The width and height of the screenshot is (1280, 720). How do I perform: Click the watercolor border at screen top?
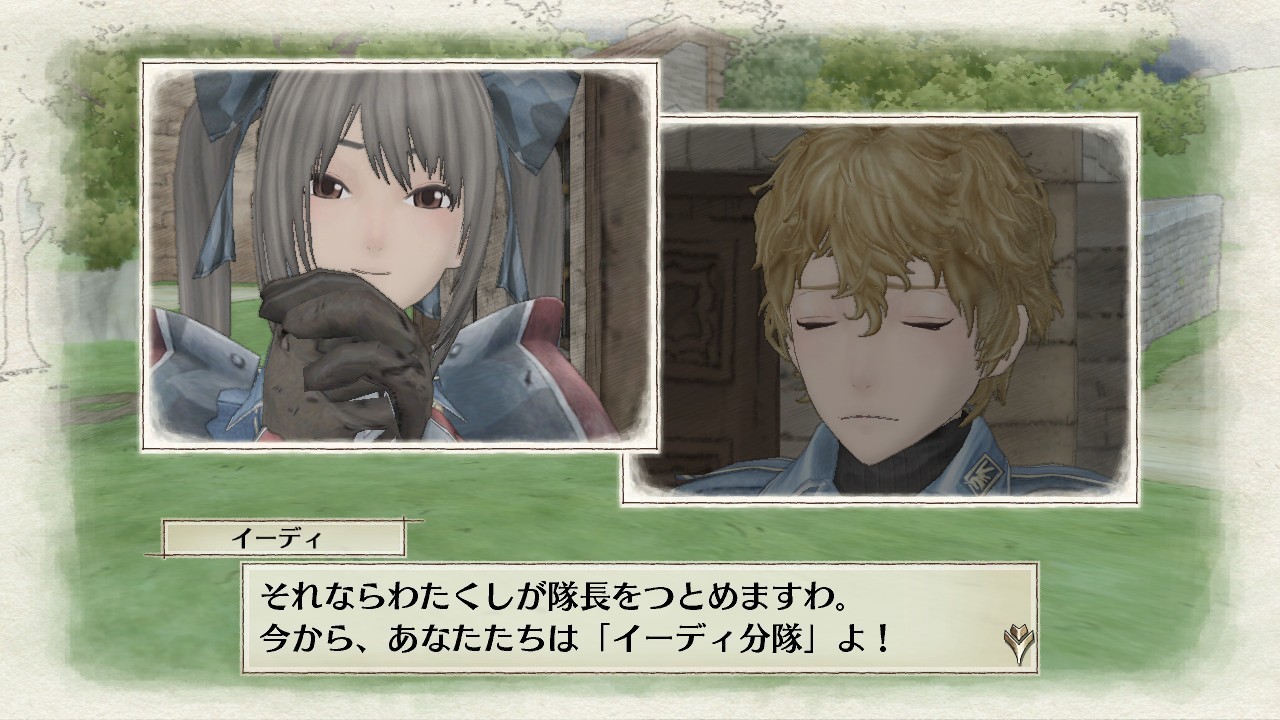[640, 10]
